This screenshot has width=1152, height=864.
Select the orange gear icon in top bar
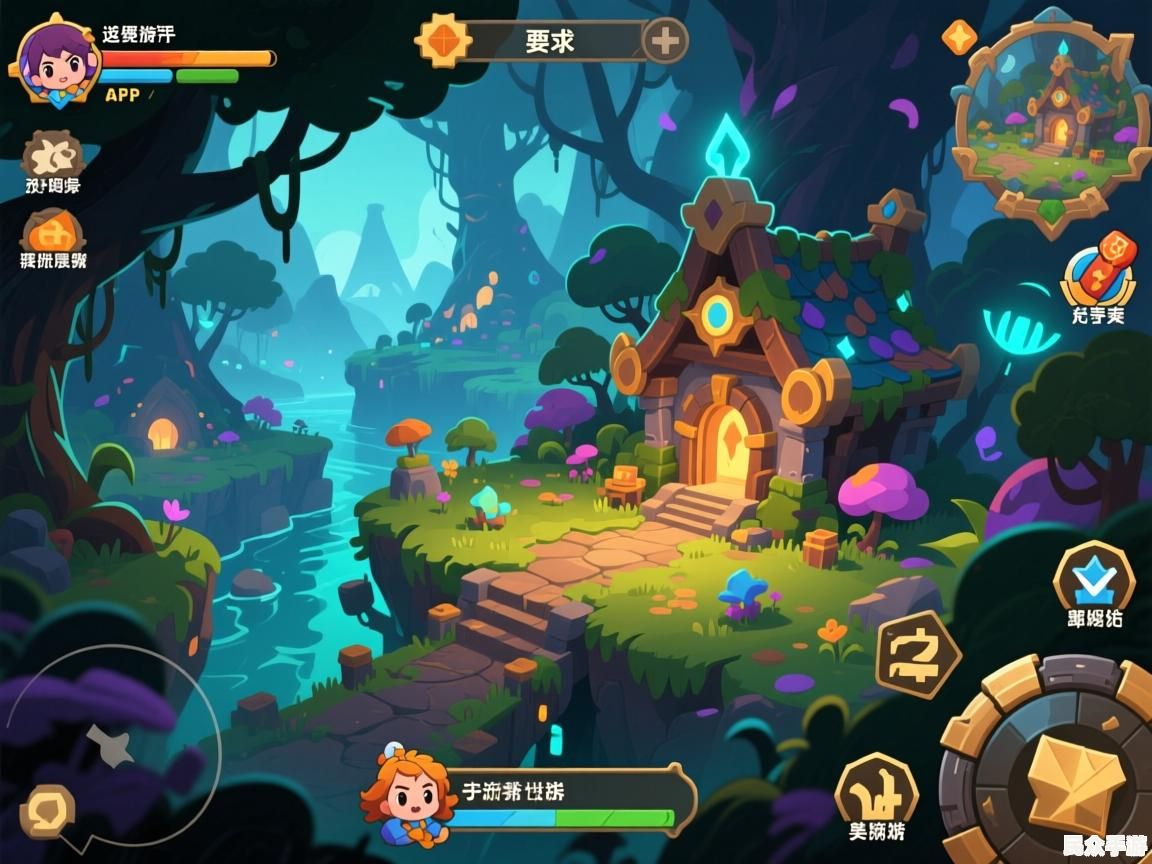443,40
